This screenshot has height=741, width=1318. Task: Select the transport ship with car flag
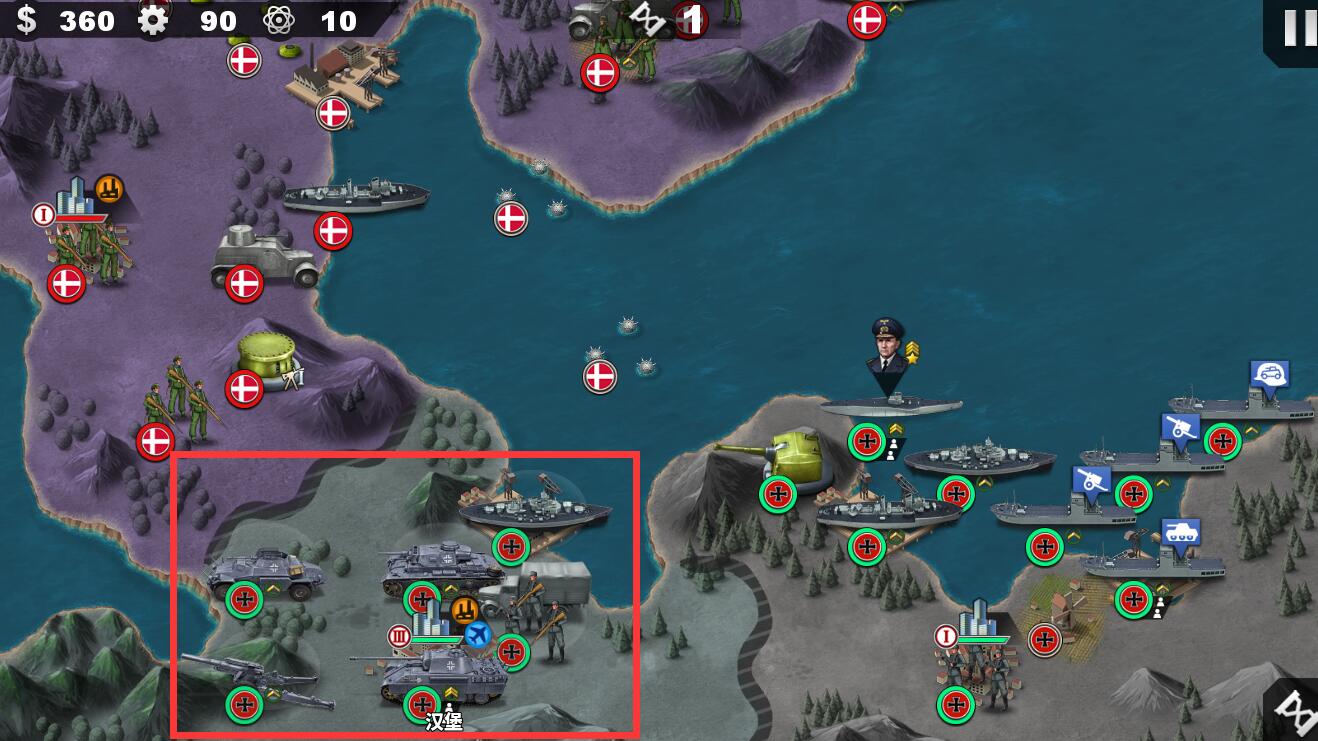point(1255,407)
